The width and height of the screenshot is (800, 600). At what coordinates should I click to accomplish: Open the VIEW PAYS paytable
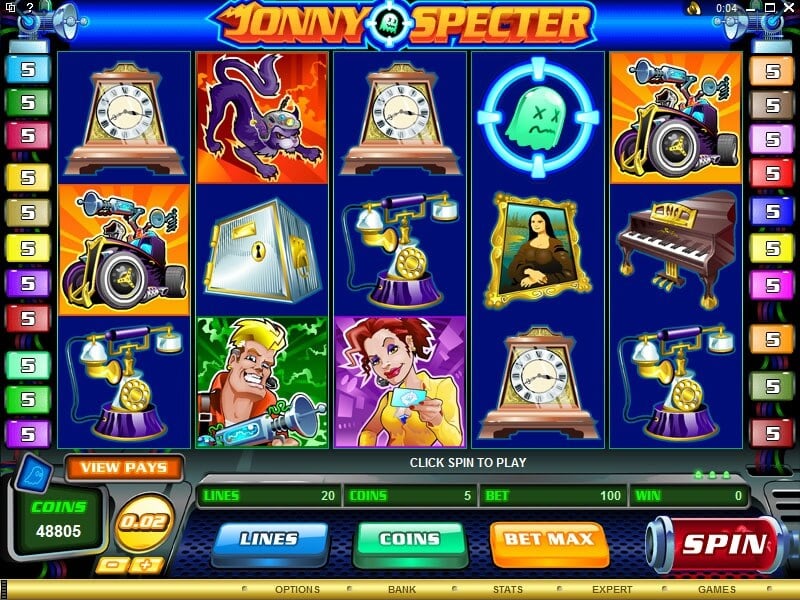124,467
